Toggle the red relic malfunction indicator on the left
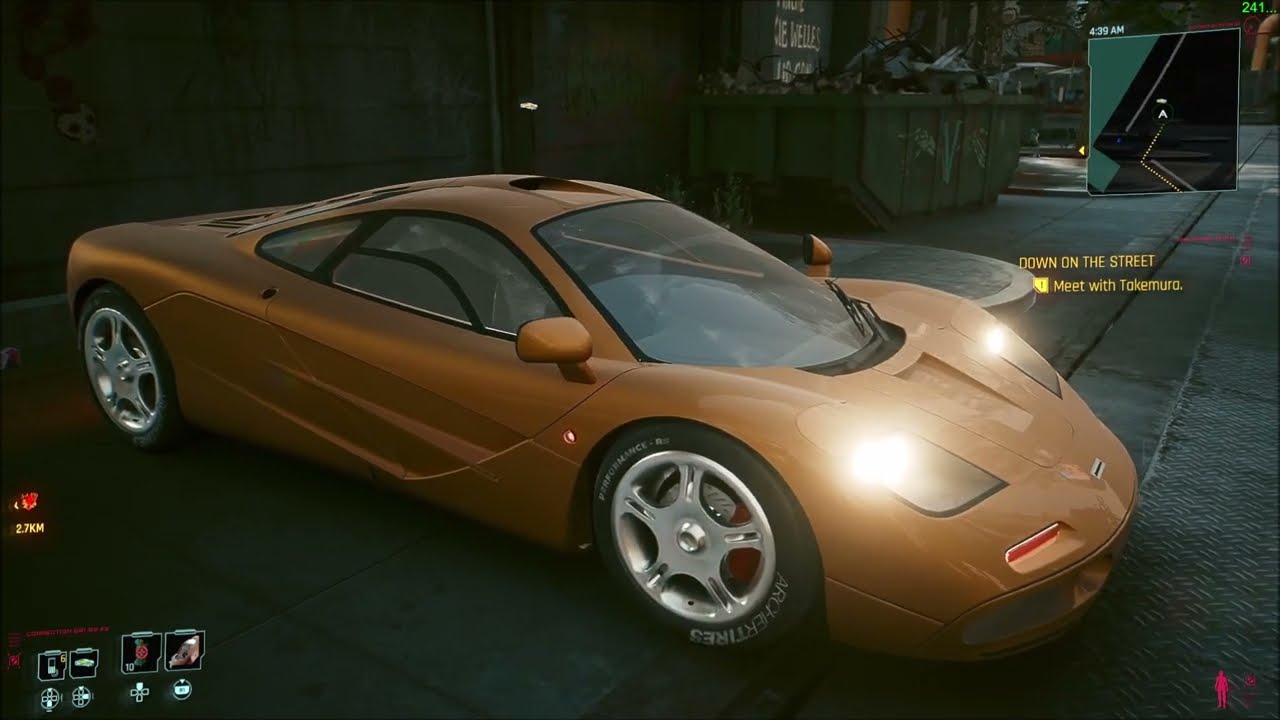Screen dimensions: 1280x720 [x=14, y=659]
